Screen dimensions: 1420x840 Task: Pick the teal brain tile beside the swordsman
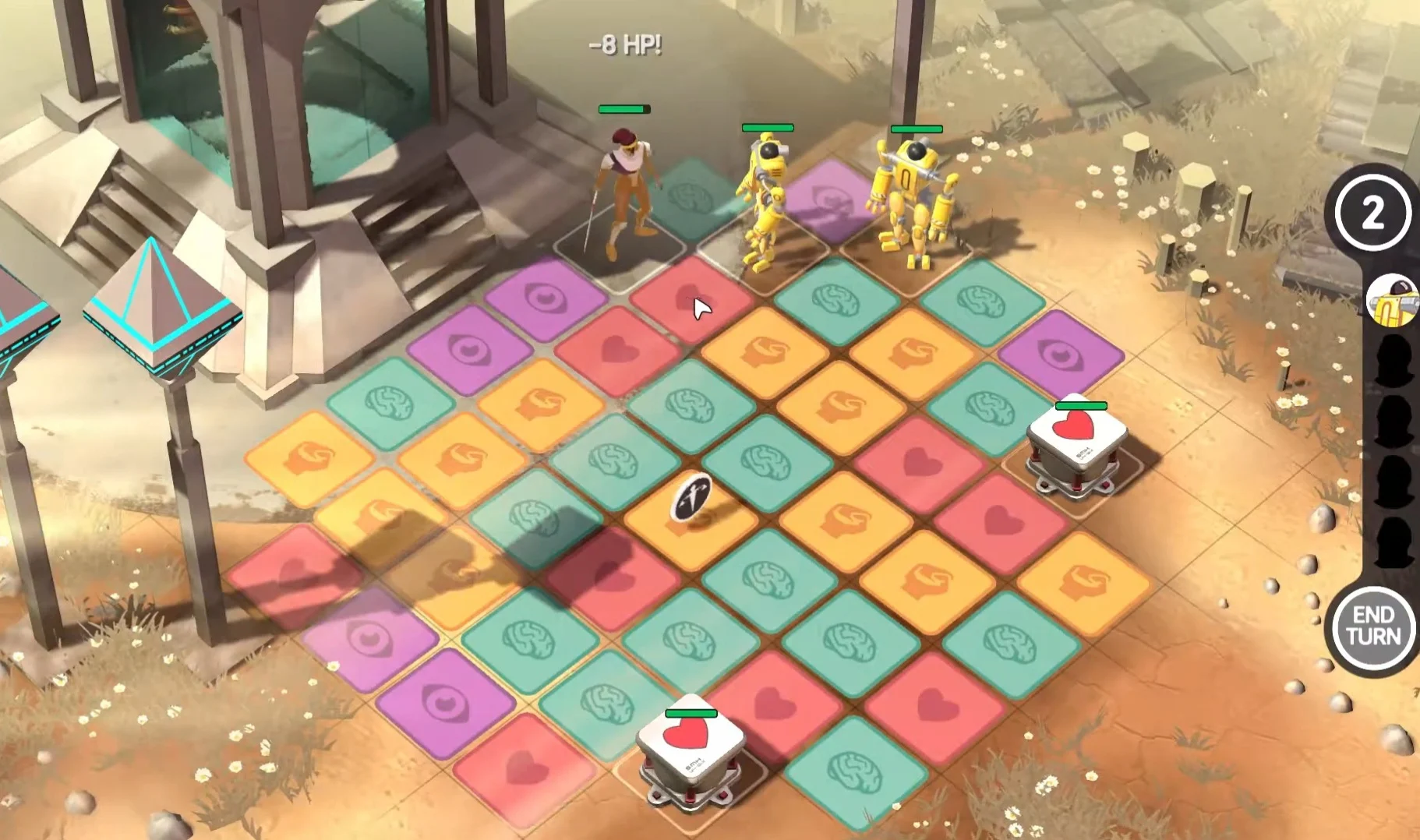[x=691, y=197]
